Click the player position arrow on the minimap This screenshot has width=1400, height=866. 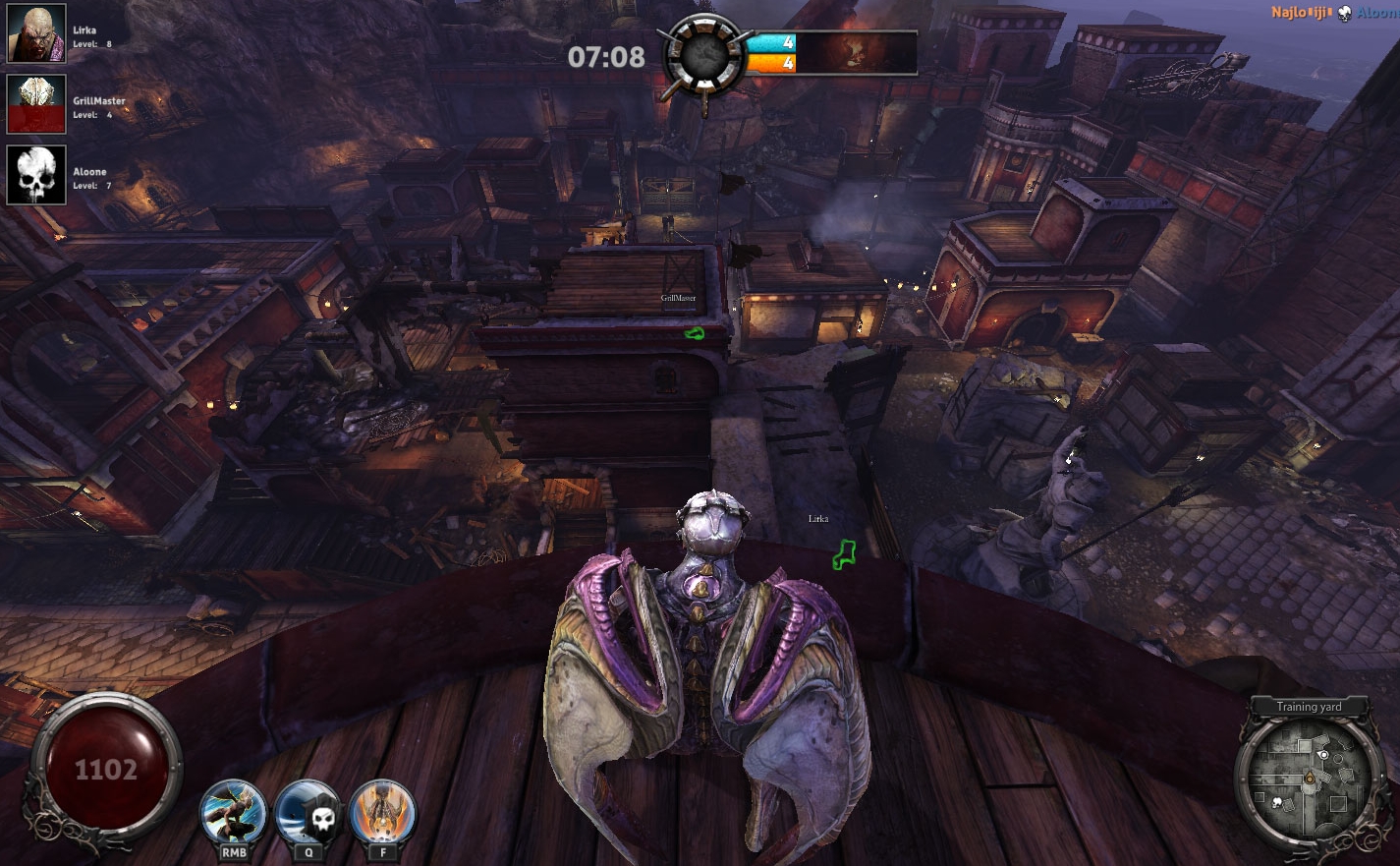(1310, 779)
